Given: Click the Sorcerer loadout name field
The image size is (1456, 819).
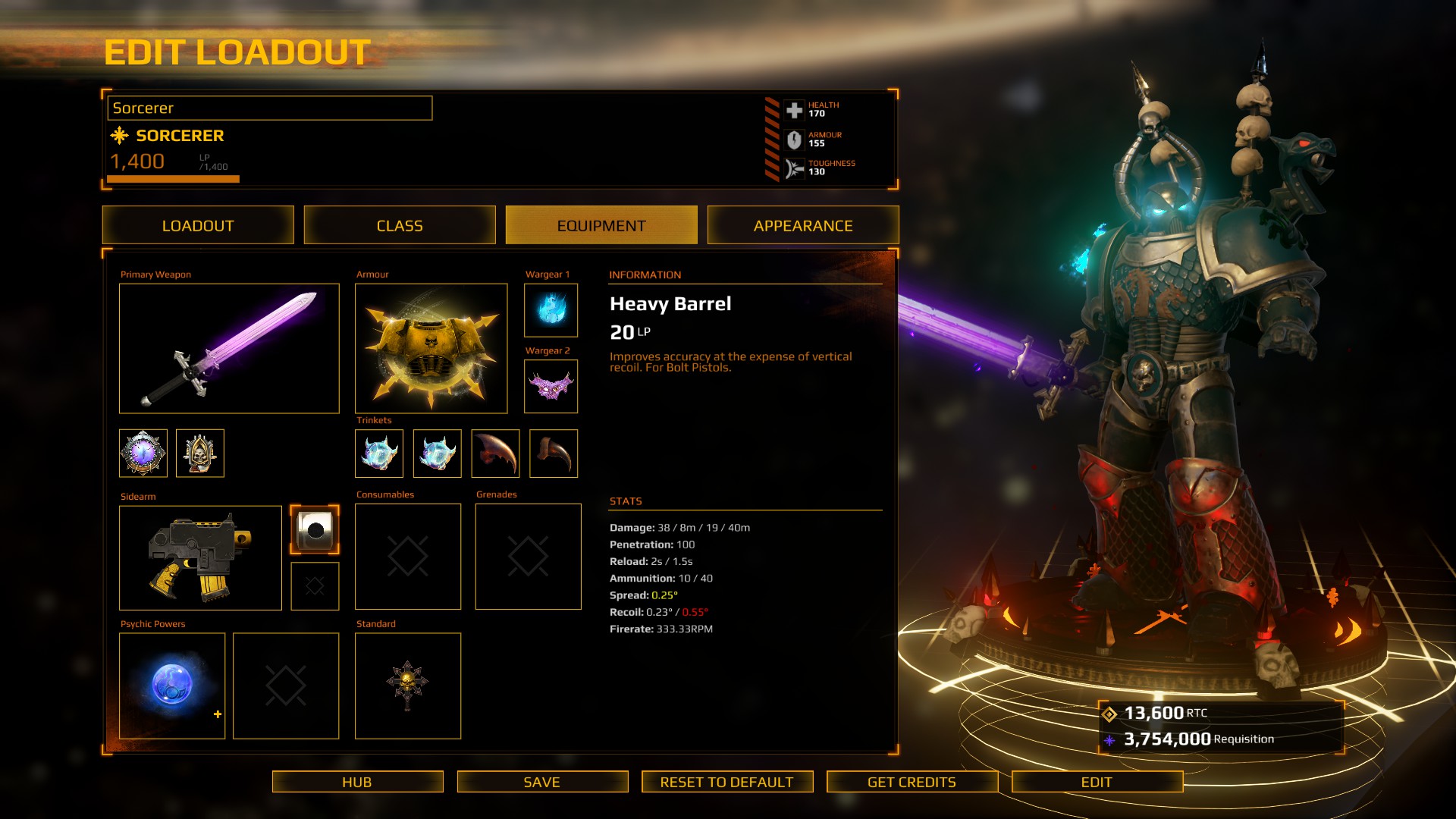Looking at the screenshot, I should click(x=270, y=108).
